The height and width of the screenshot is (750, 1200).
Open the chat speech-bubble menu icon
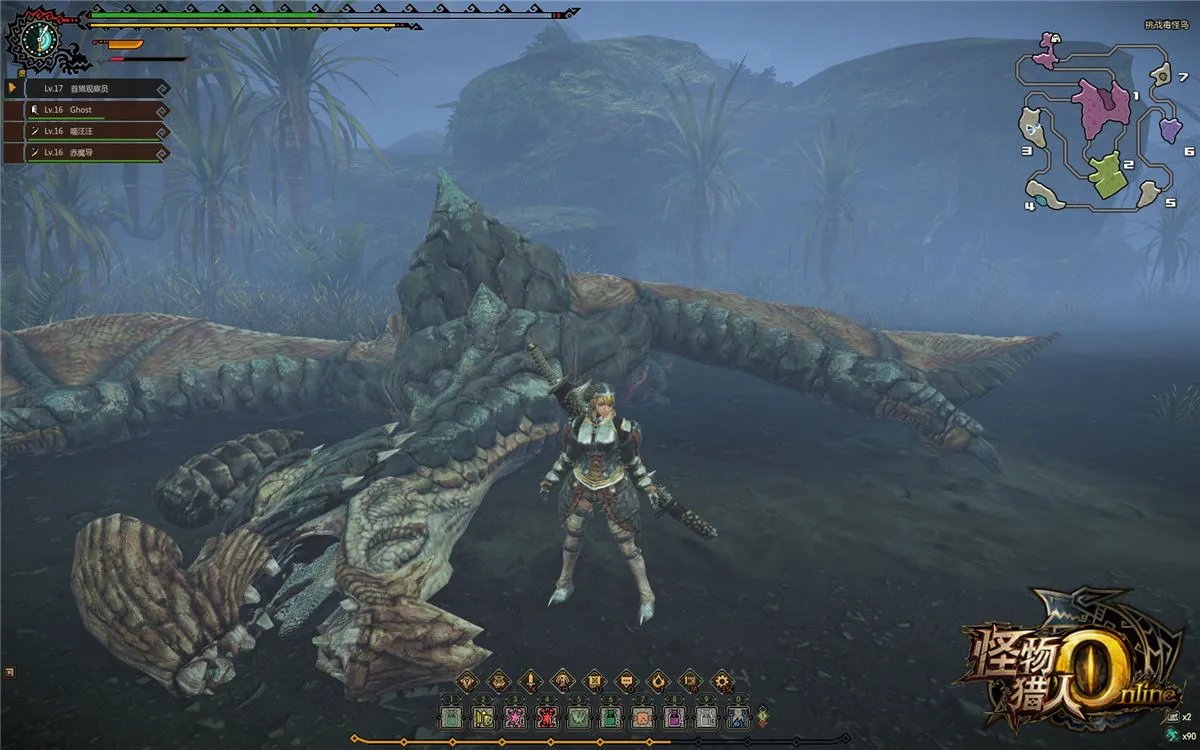[x=626, y=682]
